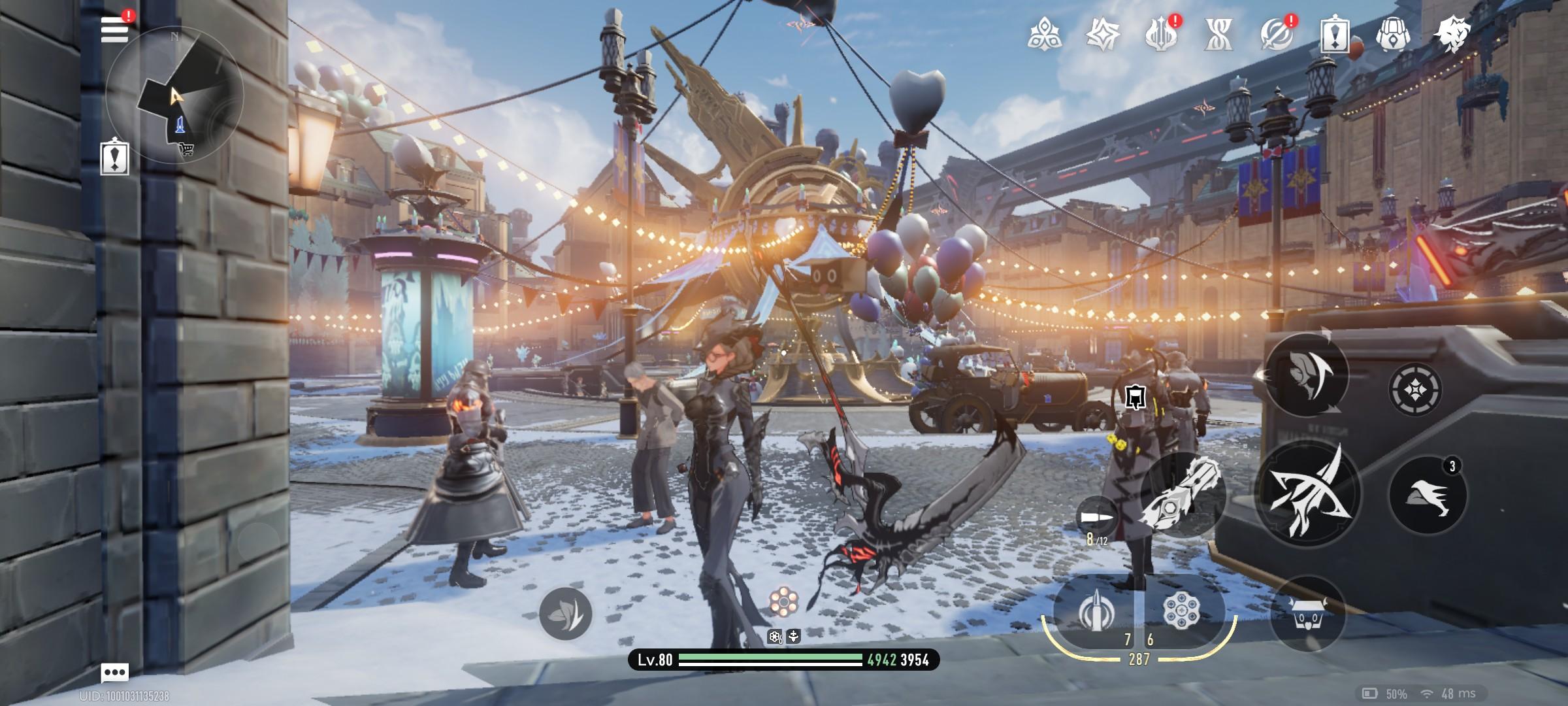Use the scythe slash attack button

click(x=1307, y=495)
